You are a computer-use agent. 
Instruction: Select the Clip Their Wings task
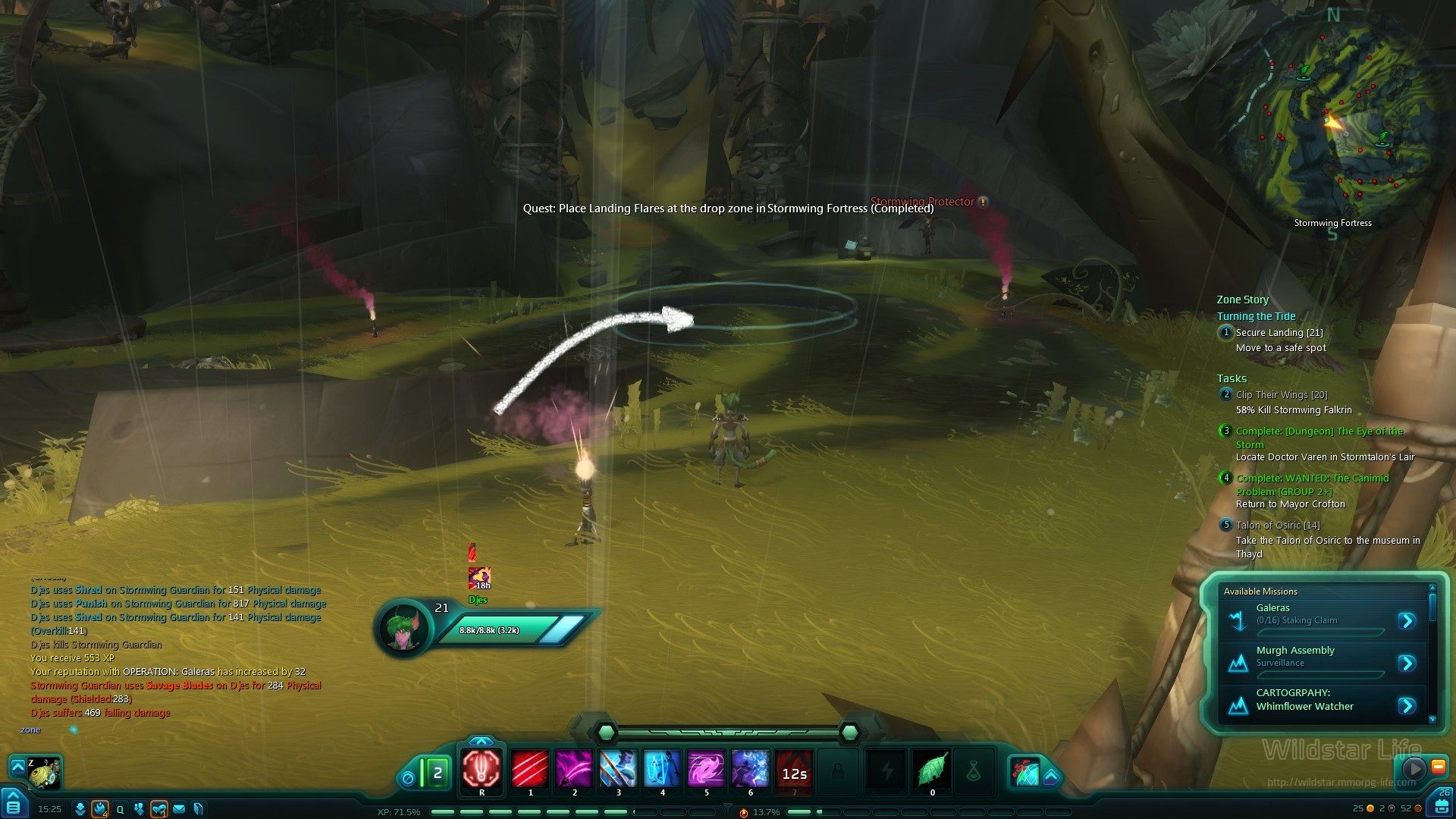(1281, 395)
